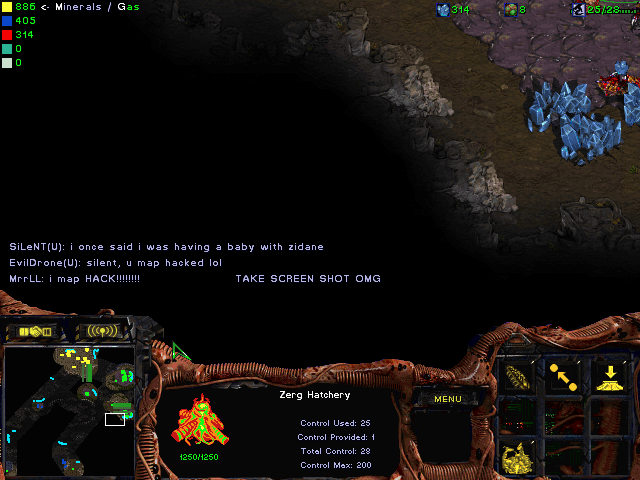This screenshot has width=640, height=480.
Task: Choose the Set Rally Point command
Action: pos(563,376)
